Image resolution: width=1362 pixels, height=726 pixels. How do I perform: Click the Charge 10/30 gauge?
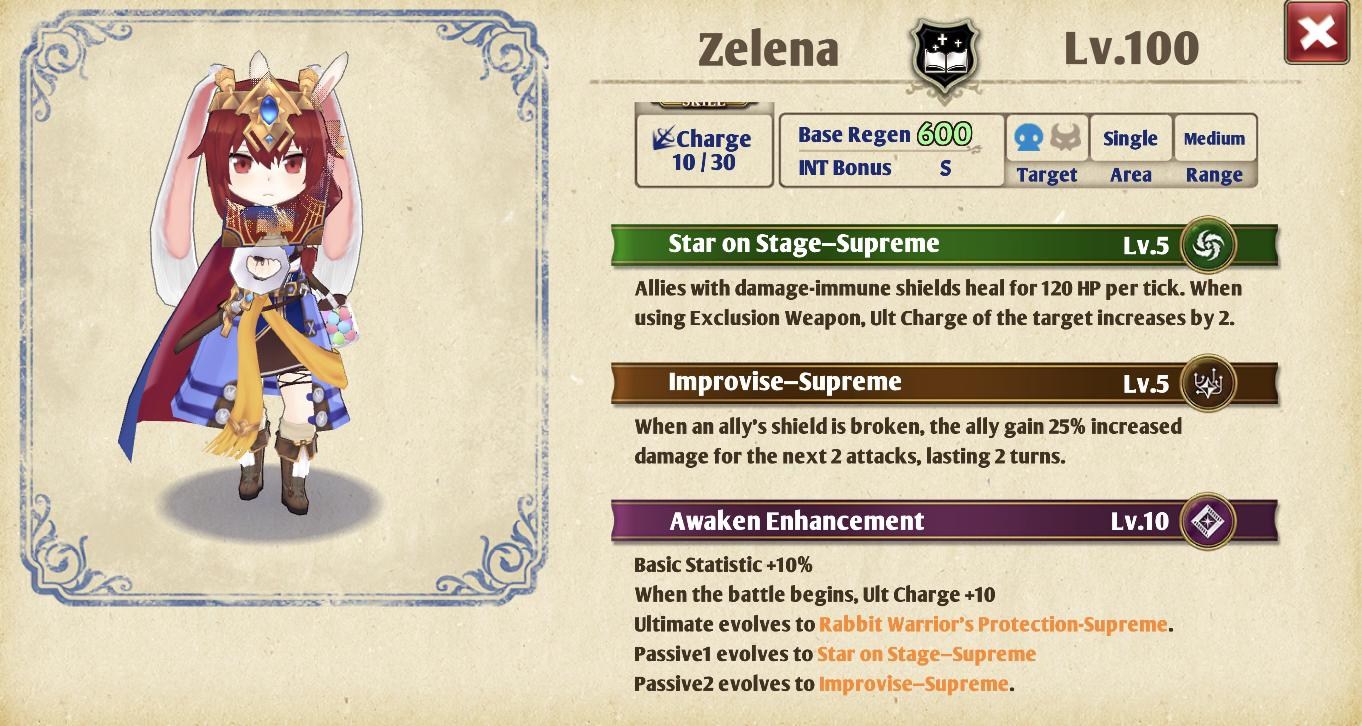[x=703, y=150]
